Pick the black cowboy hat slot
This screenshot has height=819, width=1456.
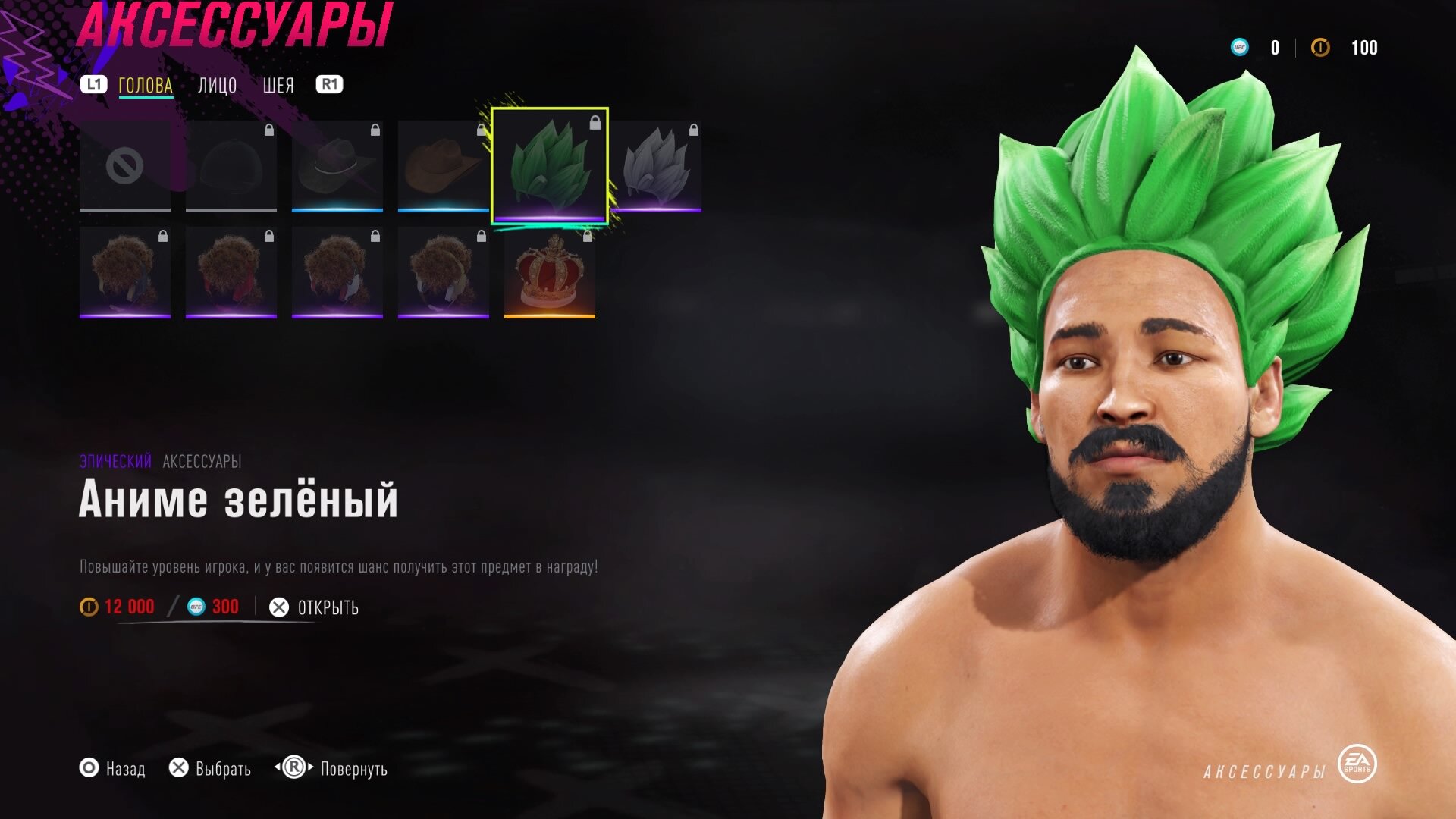[x=337, y=166]
